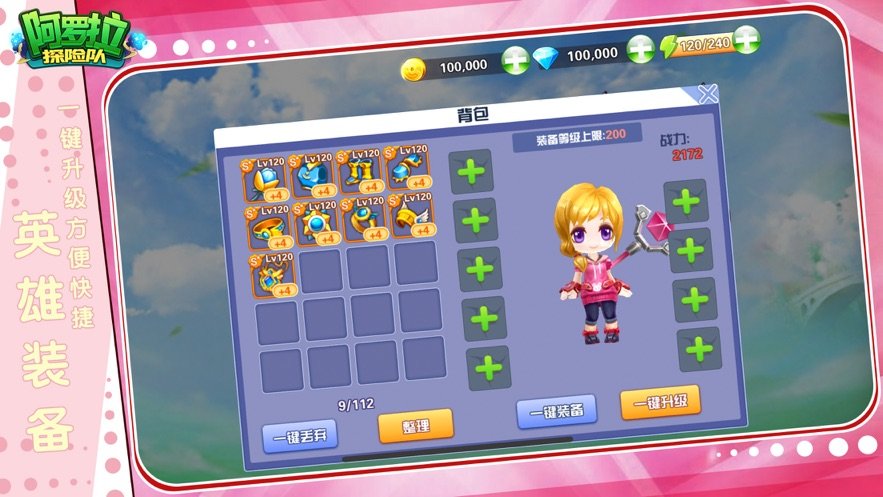Activate the 一键装备 auto-equip button

557,410
